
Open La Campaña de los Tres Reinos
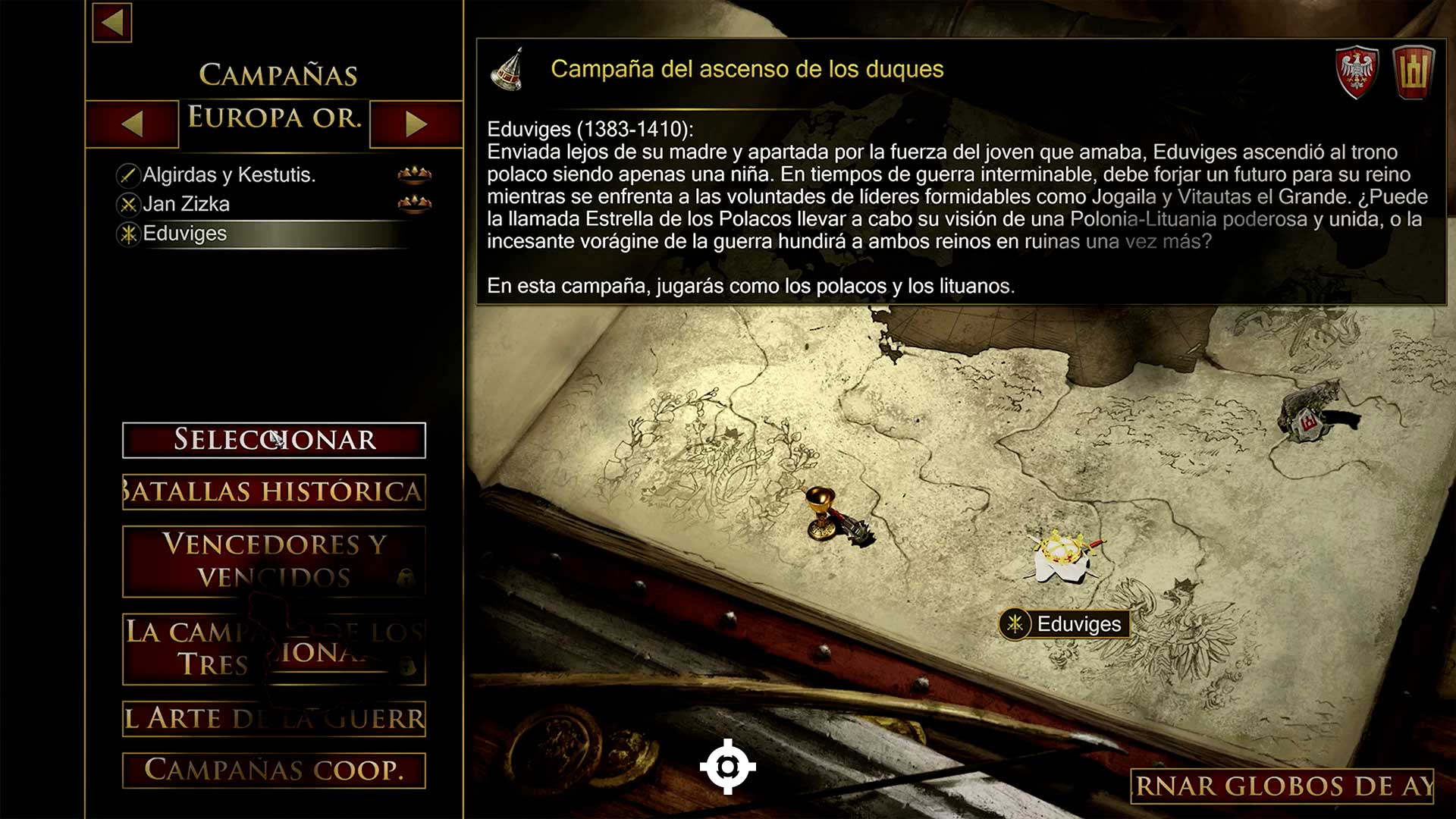274,648
